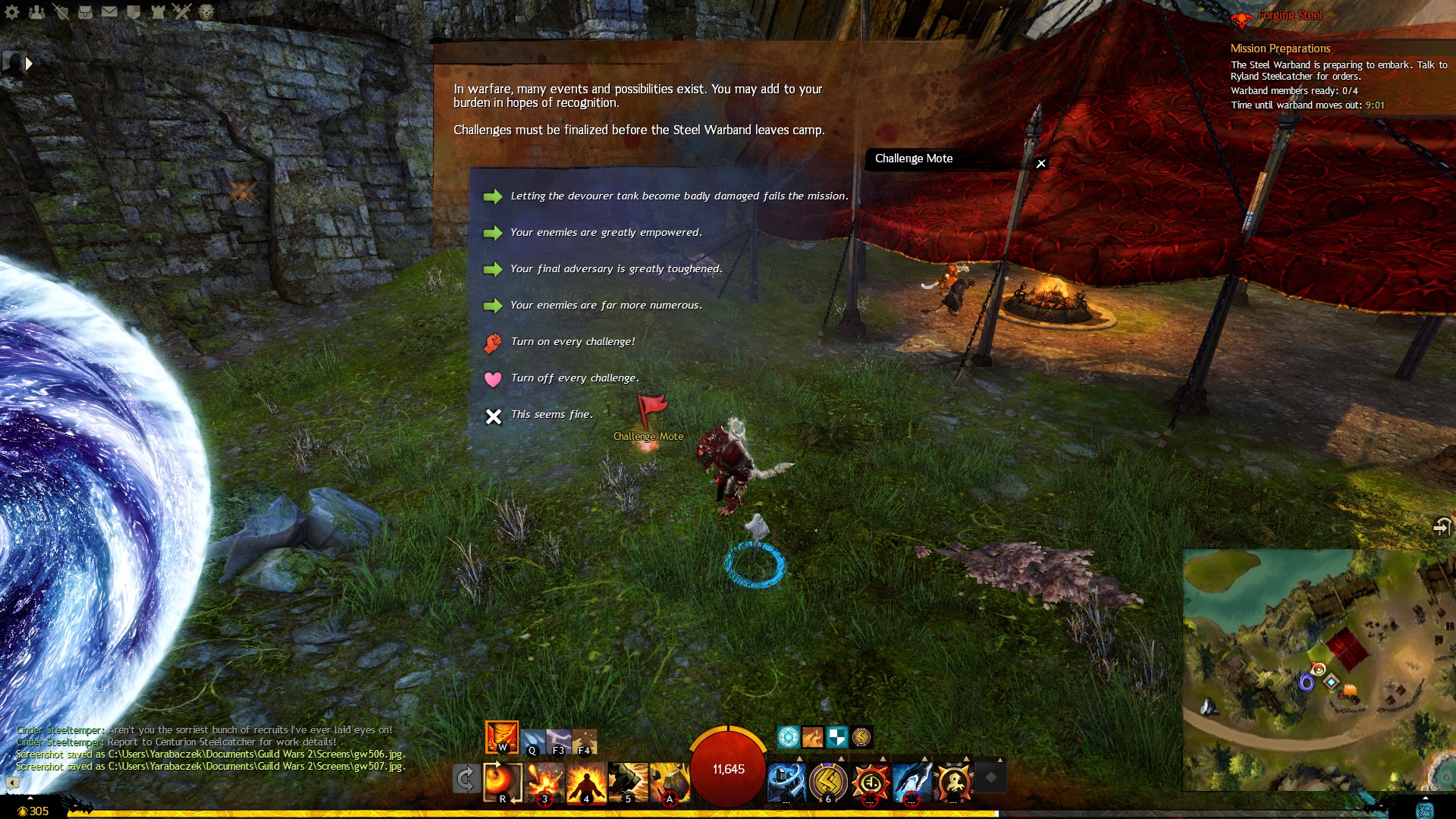Viewport: 1456px width, 819px height.
Task: Open the inventory bag icon
Action: coord(85,11)
